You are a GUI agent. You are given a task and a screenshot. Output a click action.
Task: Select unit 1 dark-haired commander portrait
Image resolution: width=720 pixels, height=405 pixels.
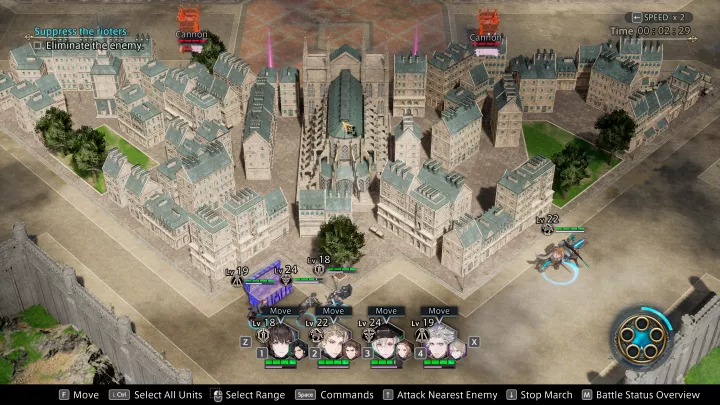pos(281,340)
